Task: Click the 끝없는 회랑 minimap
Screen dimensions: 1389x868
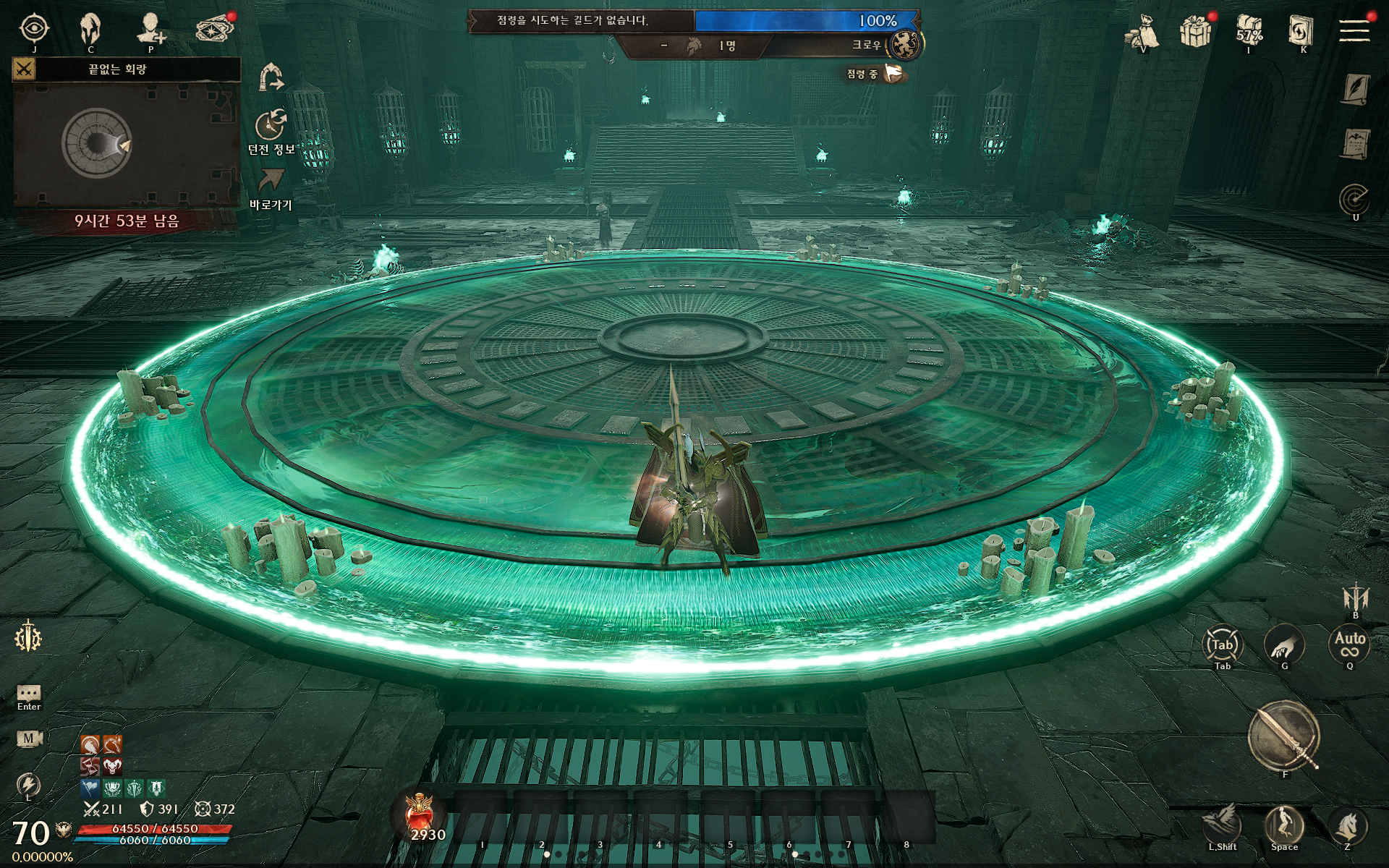Action: tap(126, 143)
